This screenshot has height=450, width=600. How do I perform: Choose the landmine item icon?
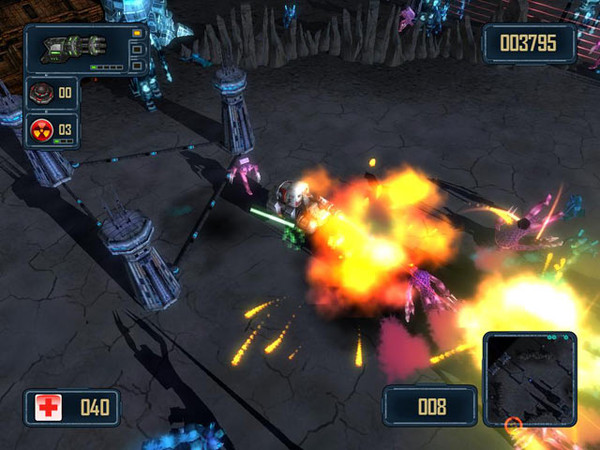(40, 93)
